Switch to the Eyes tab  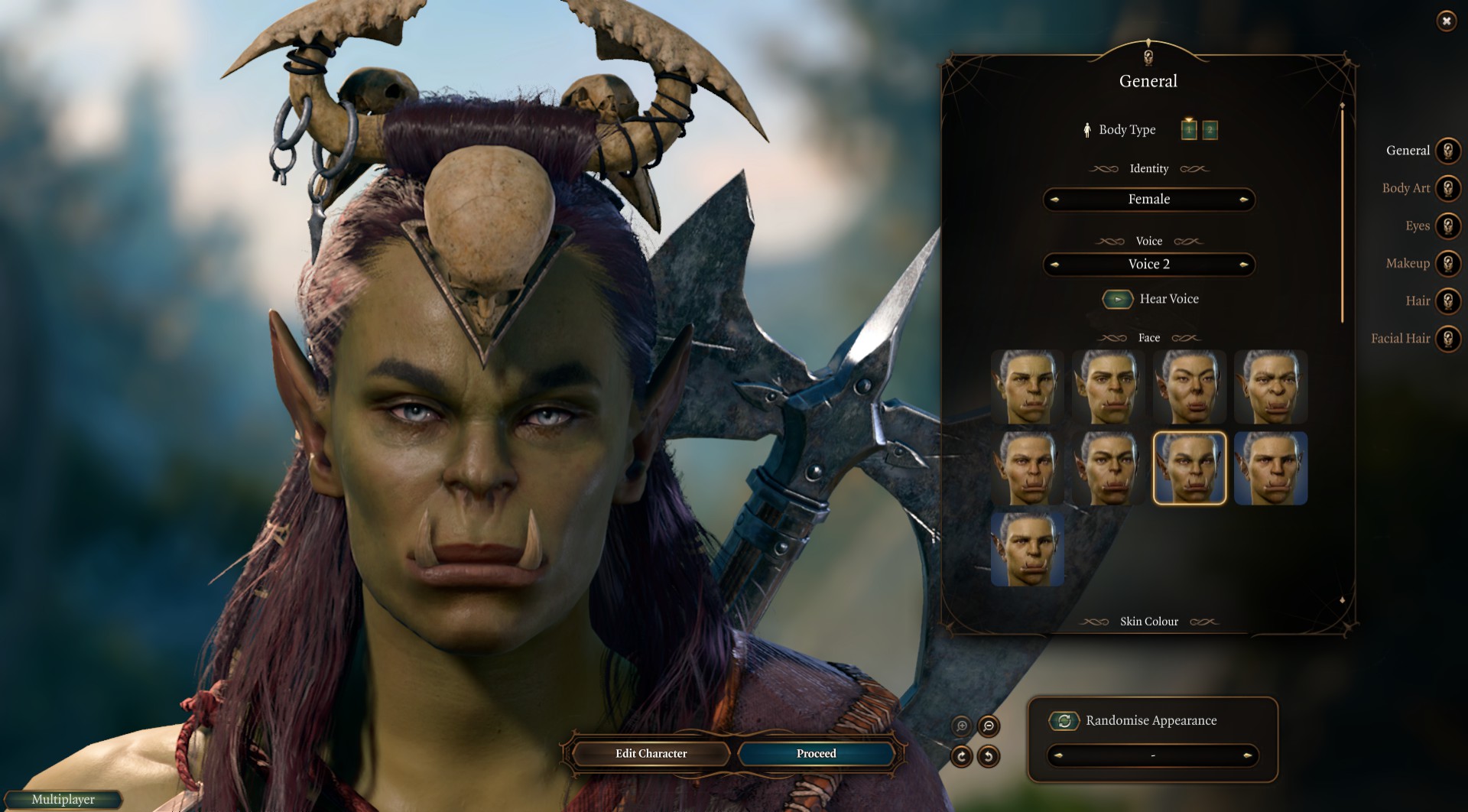click(x=1447, y=226)
